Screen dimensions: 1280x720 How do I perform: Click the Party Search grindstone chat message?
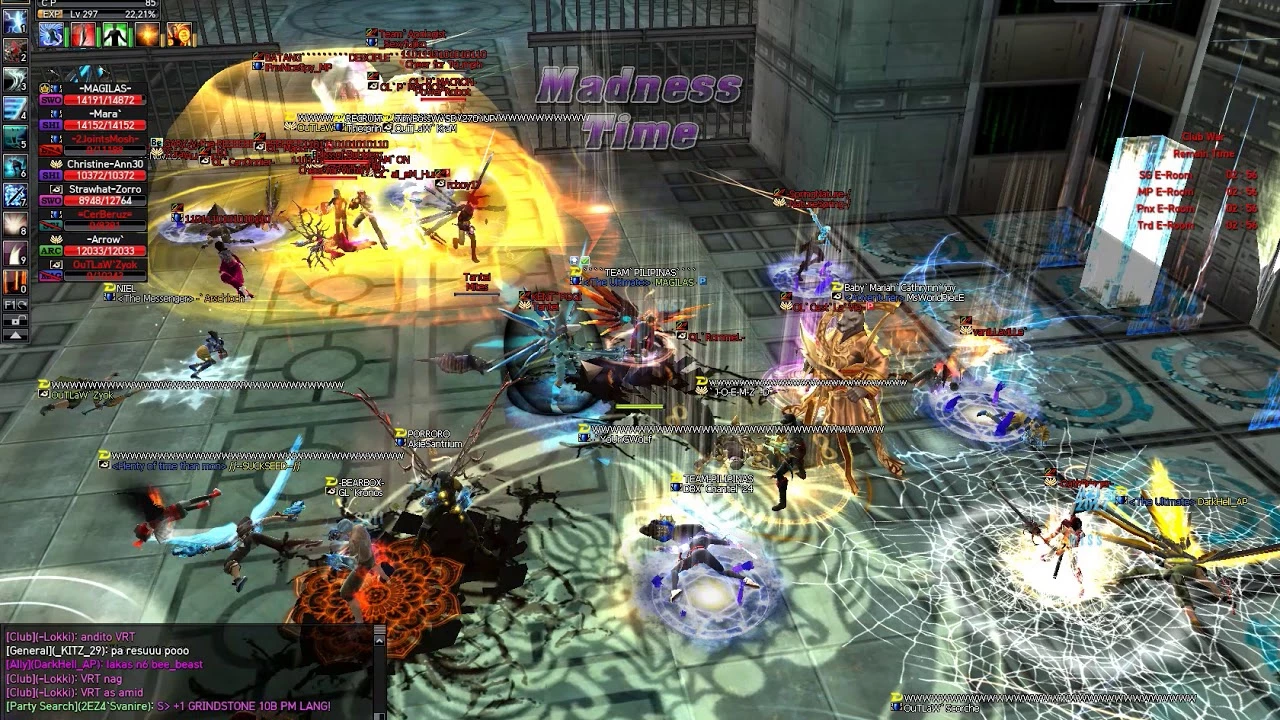(x=168, y=706)
